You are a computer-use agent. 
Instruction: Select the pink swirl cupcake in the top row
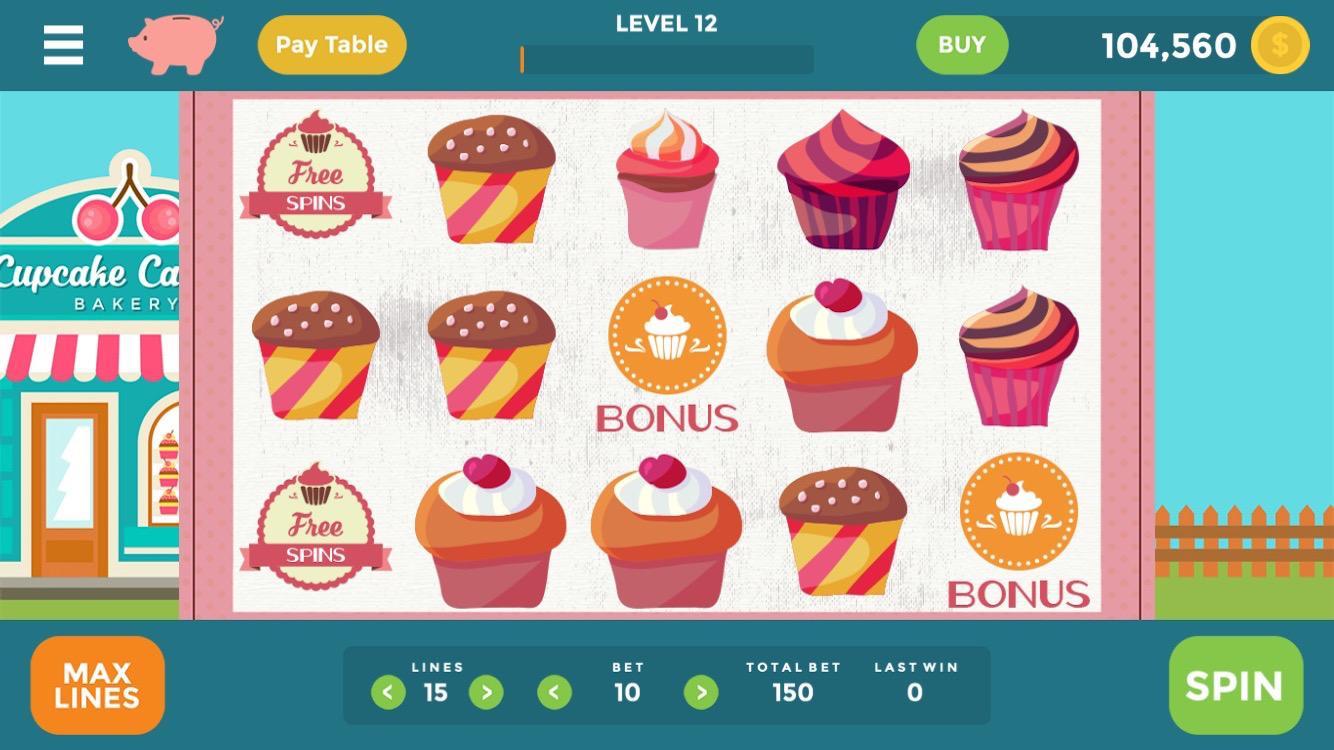[666, 185]
